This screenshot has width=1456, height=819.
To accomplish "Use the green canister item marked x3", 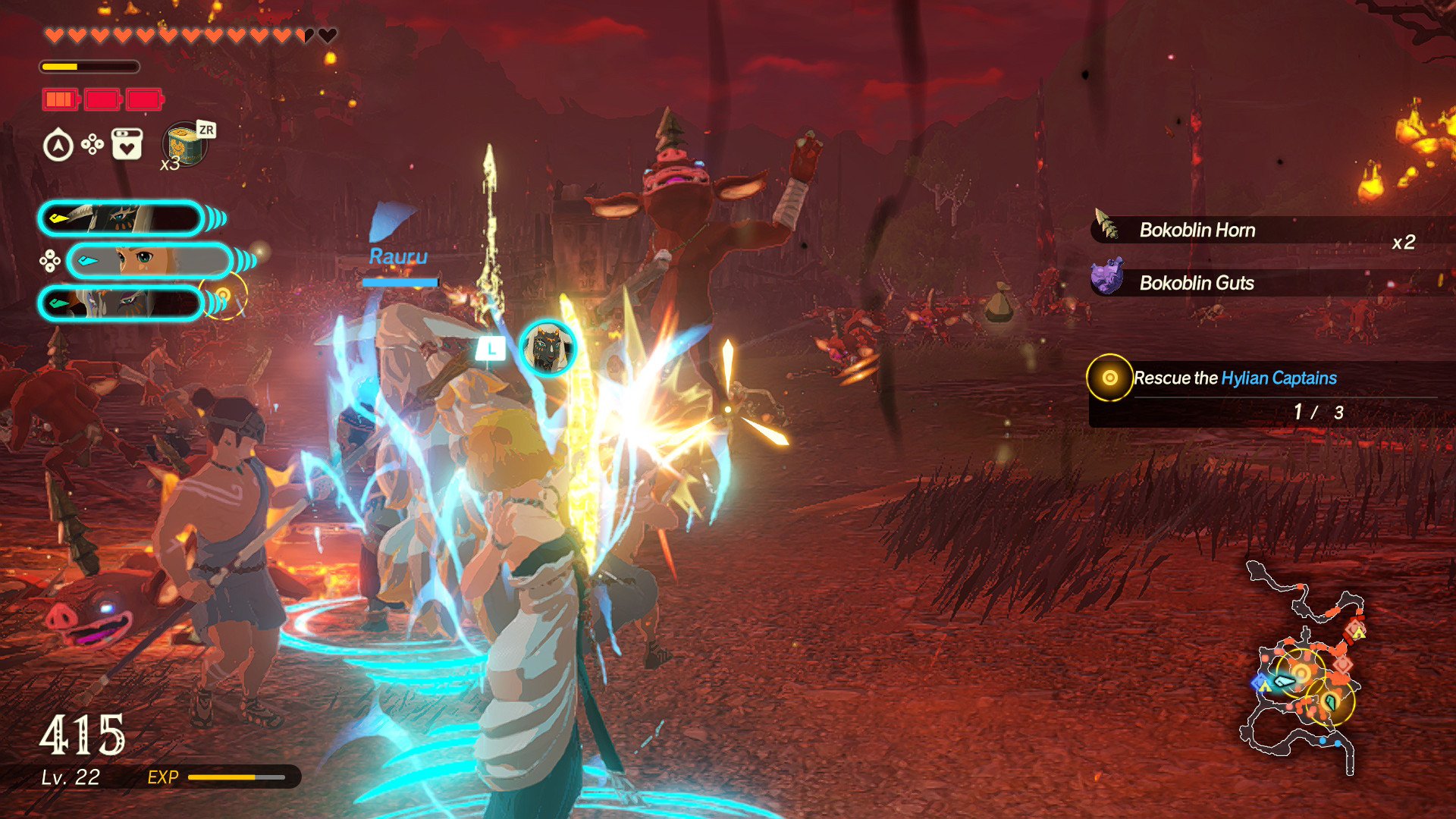I will point(184,144).
